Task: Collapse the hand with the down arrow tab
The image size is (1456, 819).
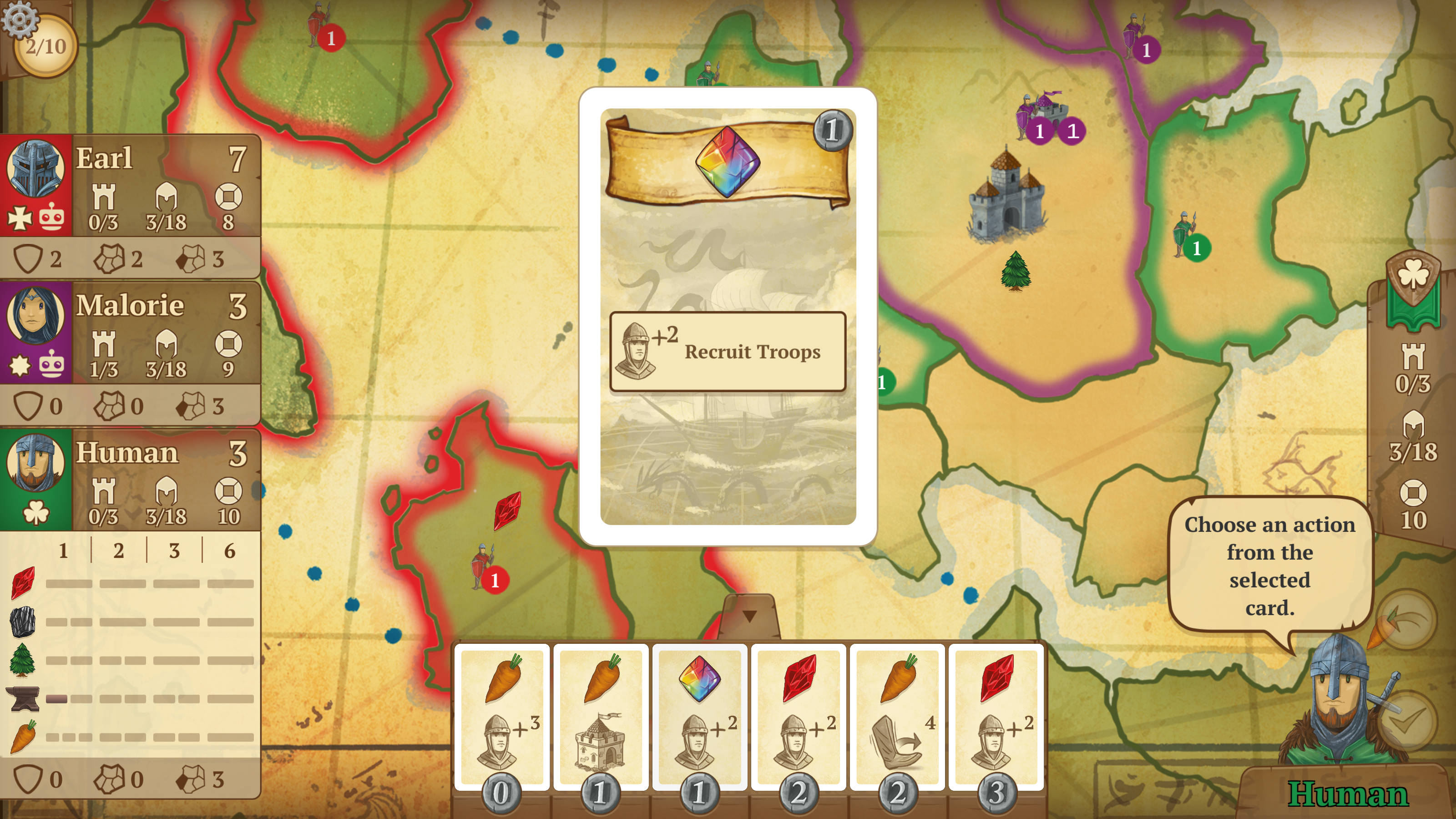Action: [x=749, y=616]
